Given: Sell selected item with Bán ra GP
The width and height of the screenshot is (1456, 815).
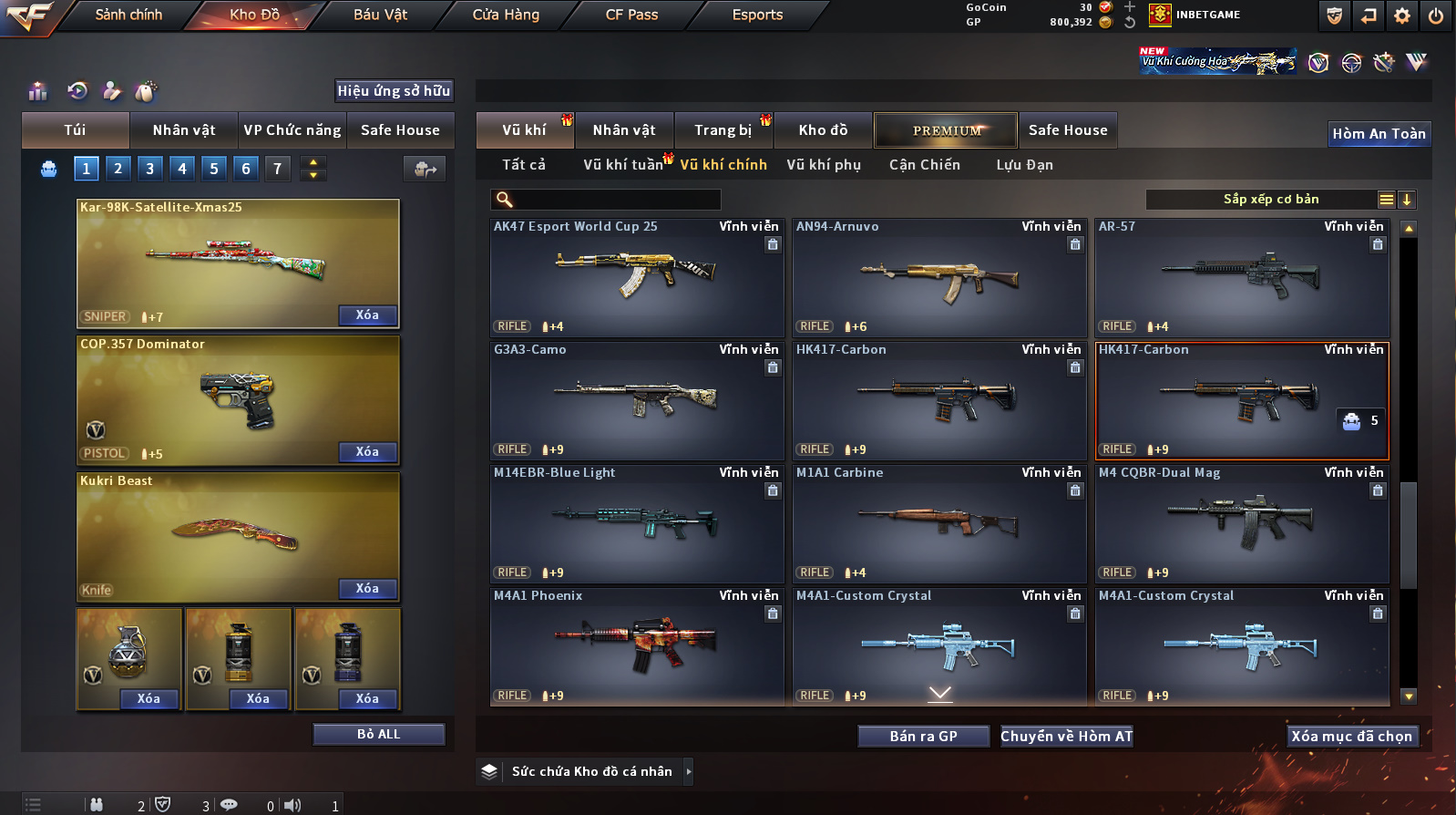Looking at the screenshot, I should (x=923, y=737).
